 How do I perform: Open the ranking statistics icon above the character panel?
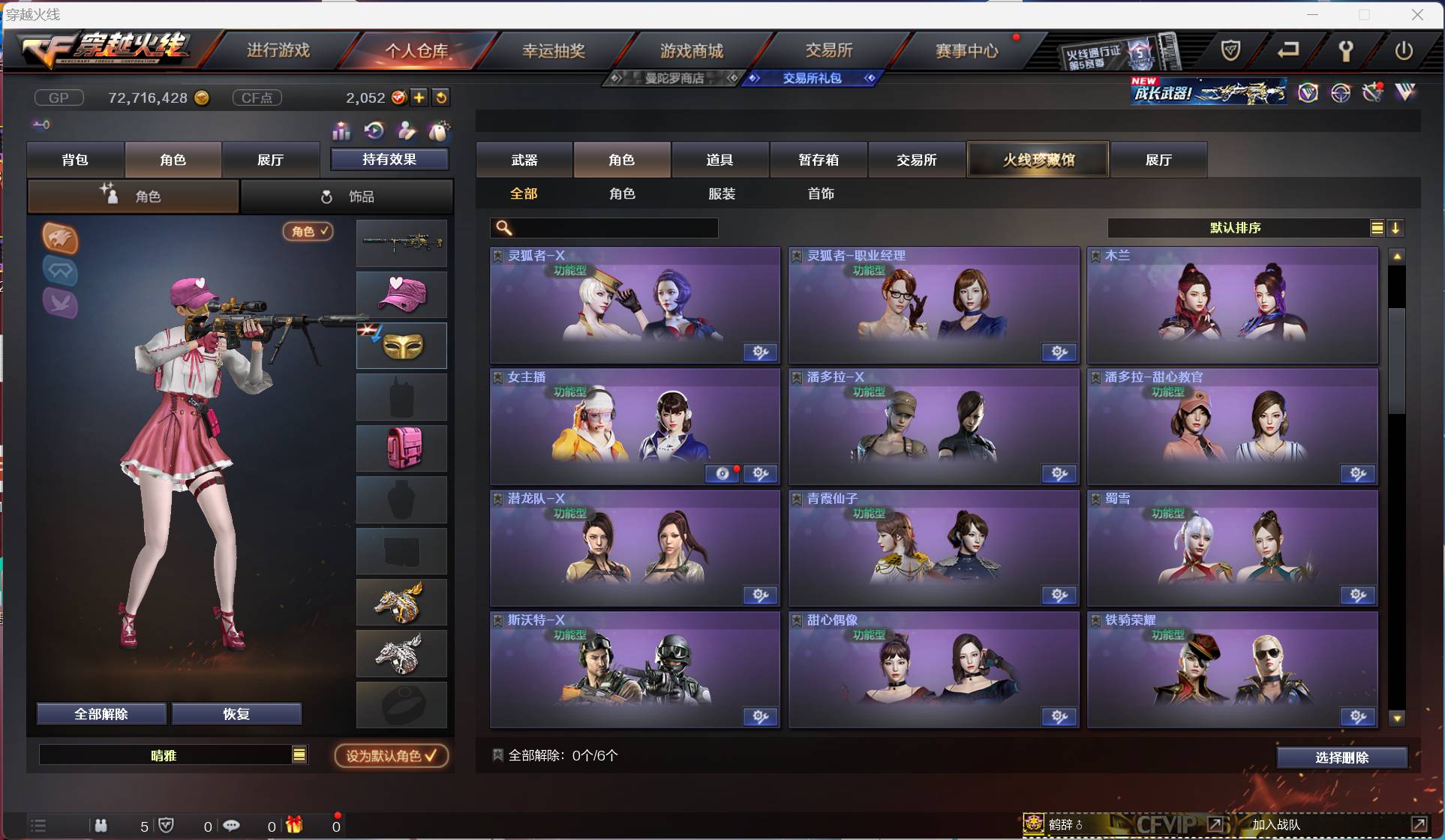[x=341, y=131]
